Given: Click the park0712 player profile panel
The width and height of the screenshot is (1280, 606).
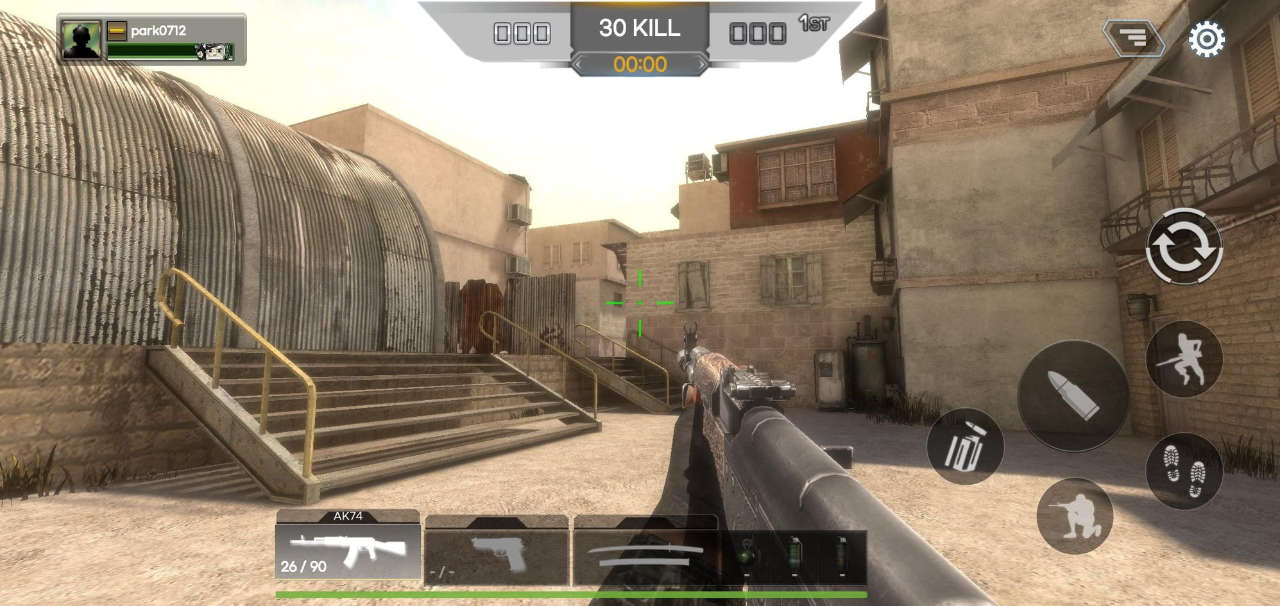Looking at the screenshot, I should click(151, 39).
